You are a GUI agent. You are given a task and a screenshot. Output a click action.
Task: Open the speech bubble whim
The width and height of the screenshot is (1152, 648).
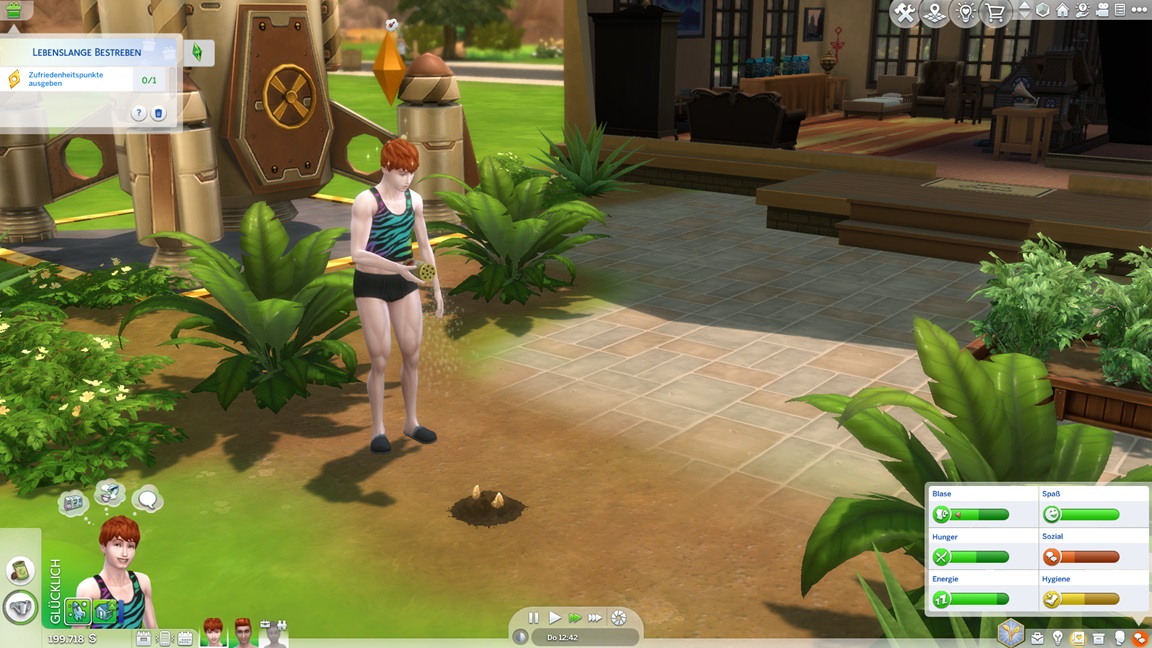pos(147,498)
